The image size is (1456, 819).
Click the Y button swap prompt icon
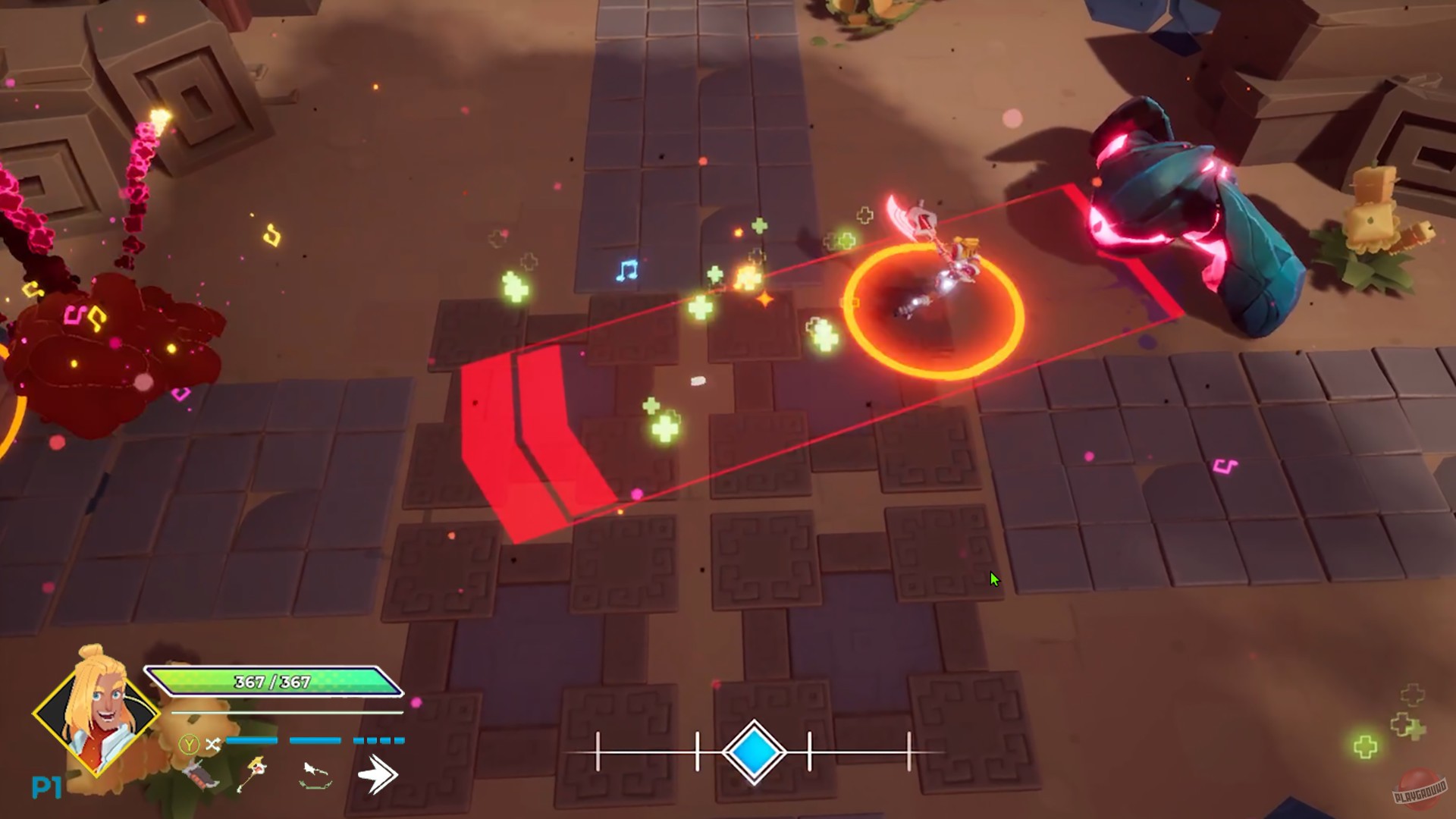click(x=190, y=745)
